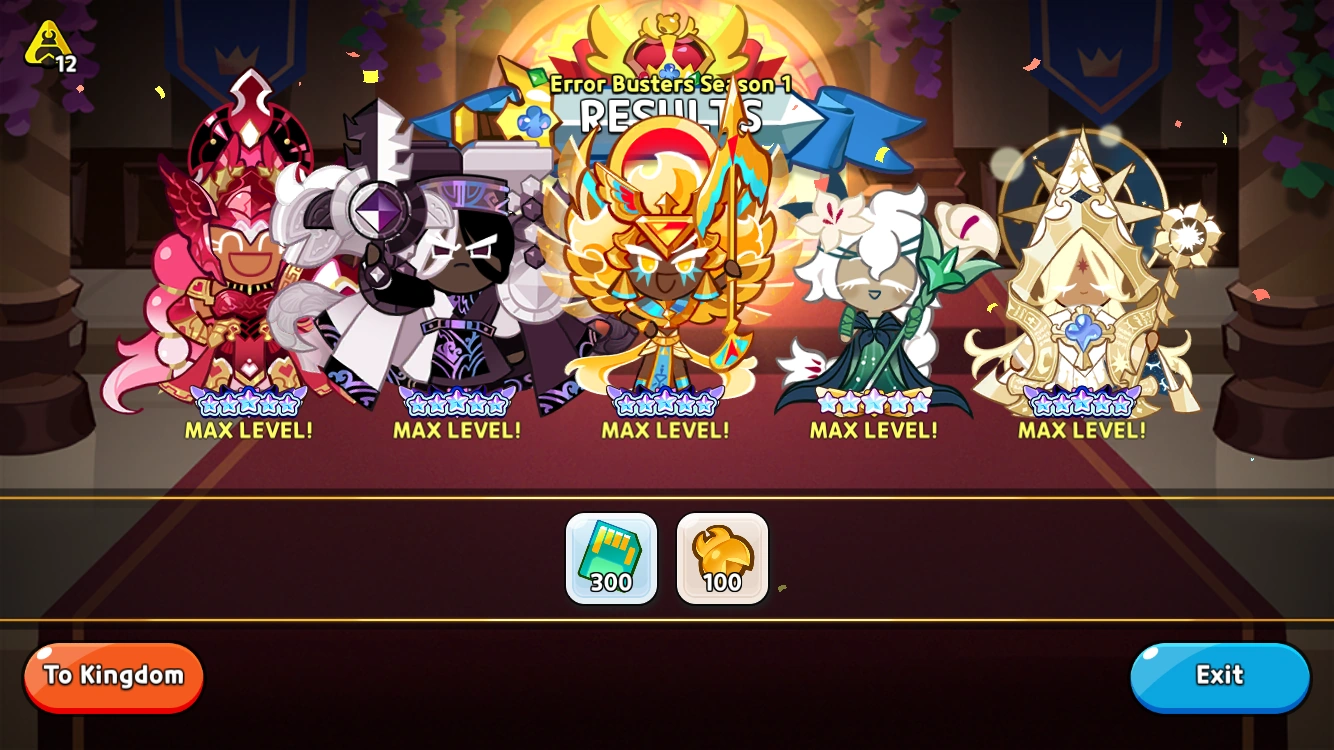
Task: Tap the To Kingdom button
Action: pos(113,677)
